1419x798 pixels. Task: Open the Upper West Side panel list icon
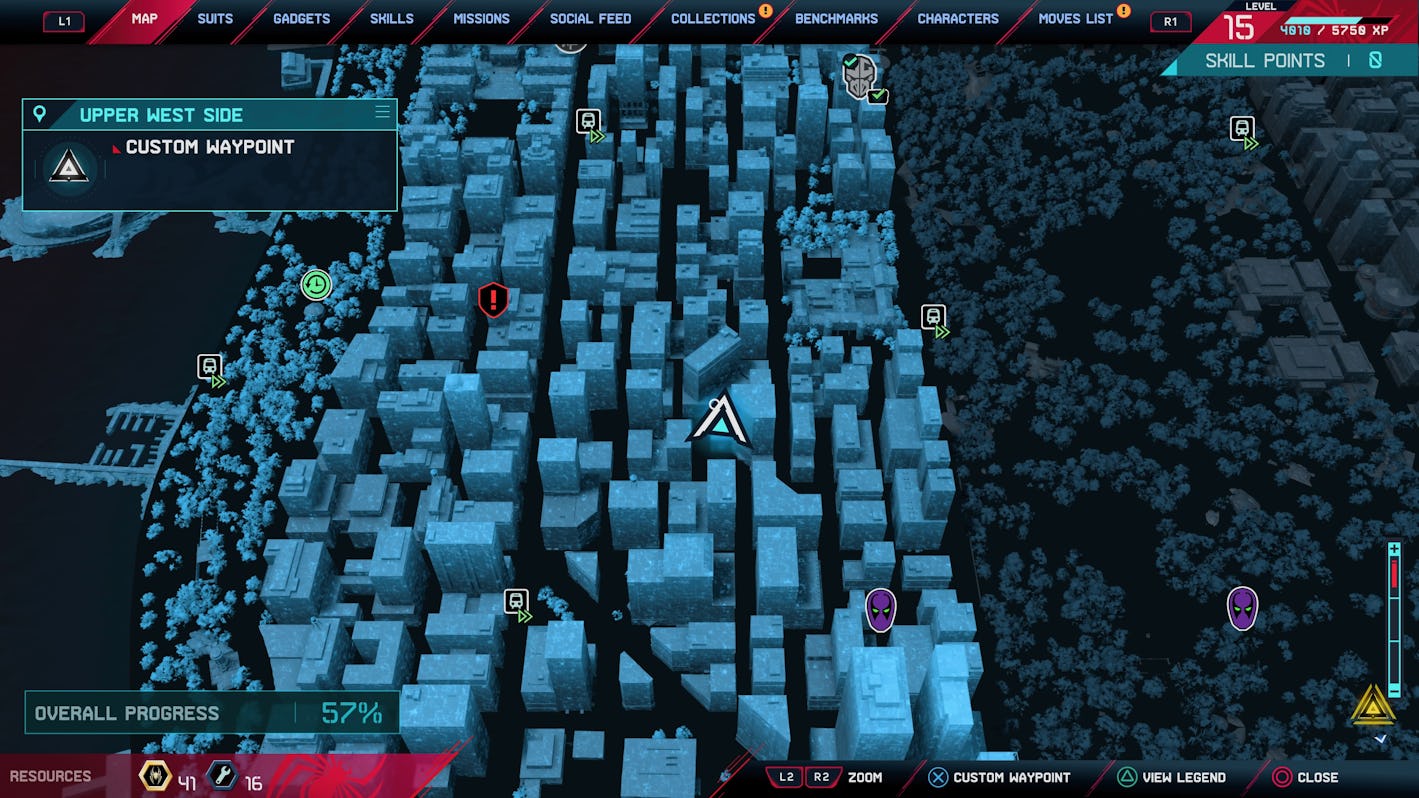[382, 112]
